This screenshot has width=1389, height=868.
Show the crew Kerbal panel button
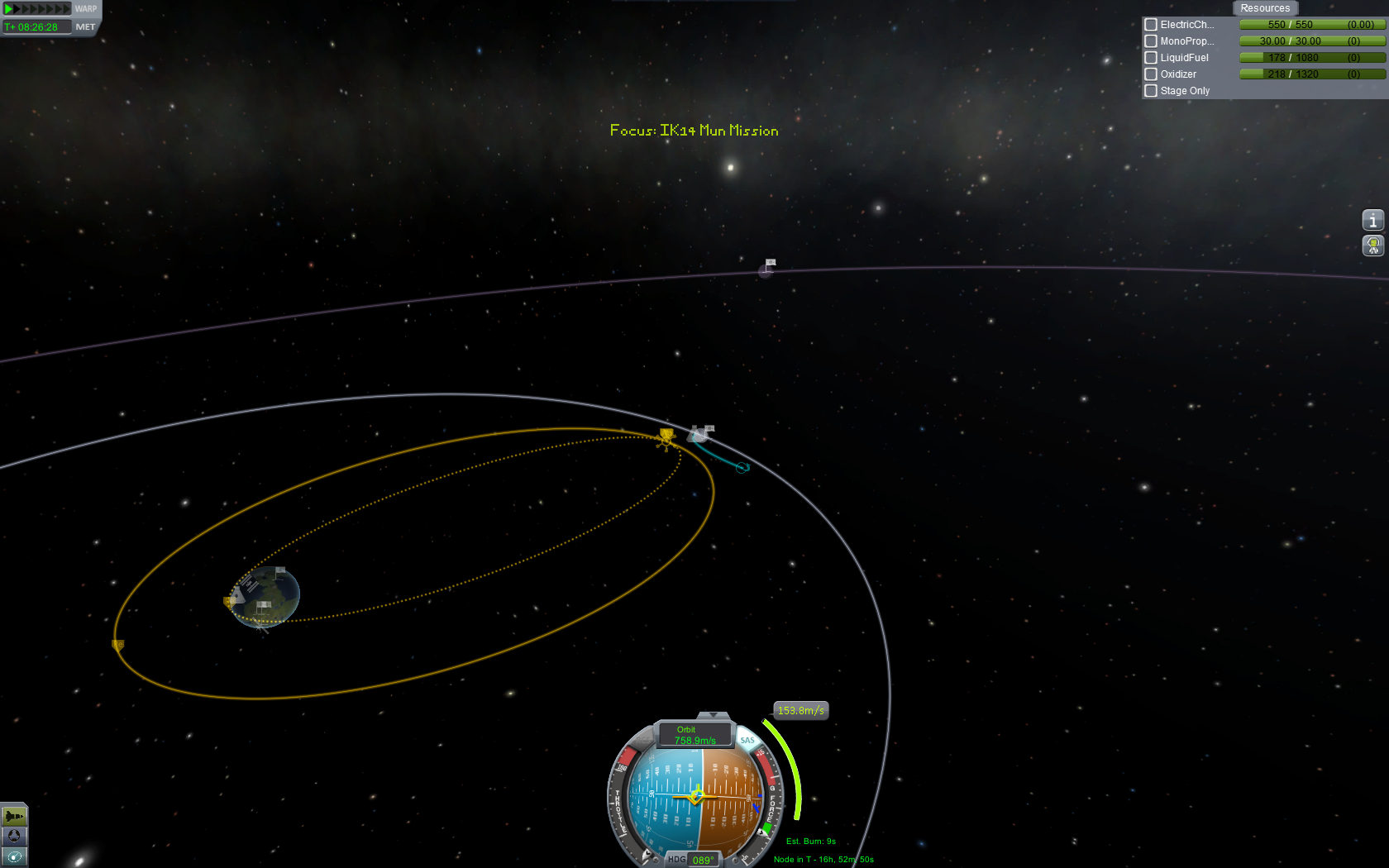click(1372, 246)
